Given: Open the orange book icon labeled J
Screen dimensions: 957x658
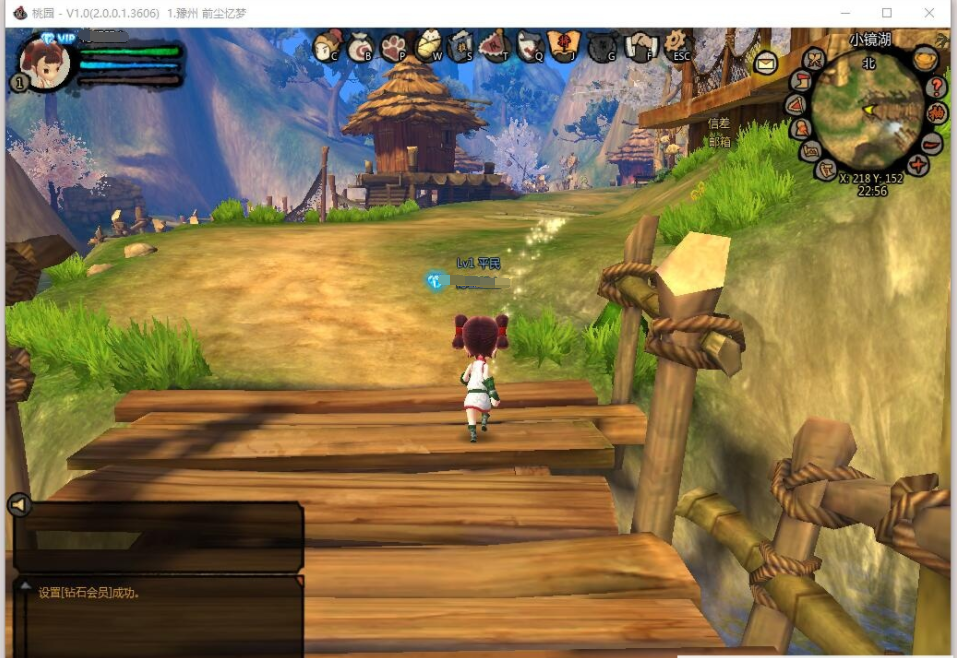Looking at the screenshot, I should (564, 45).
